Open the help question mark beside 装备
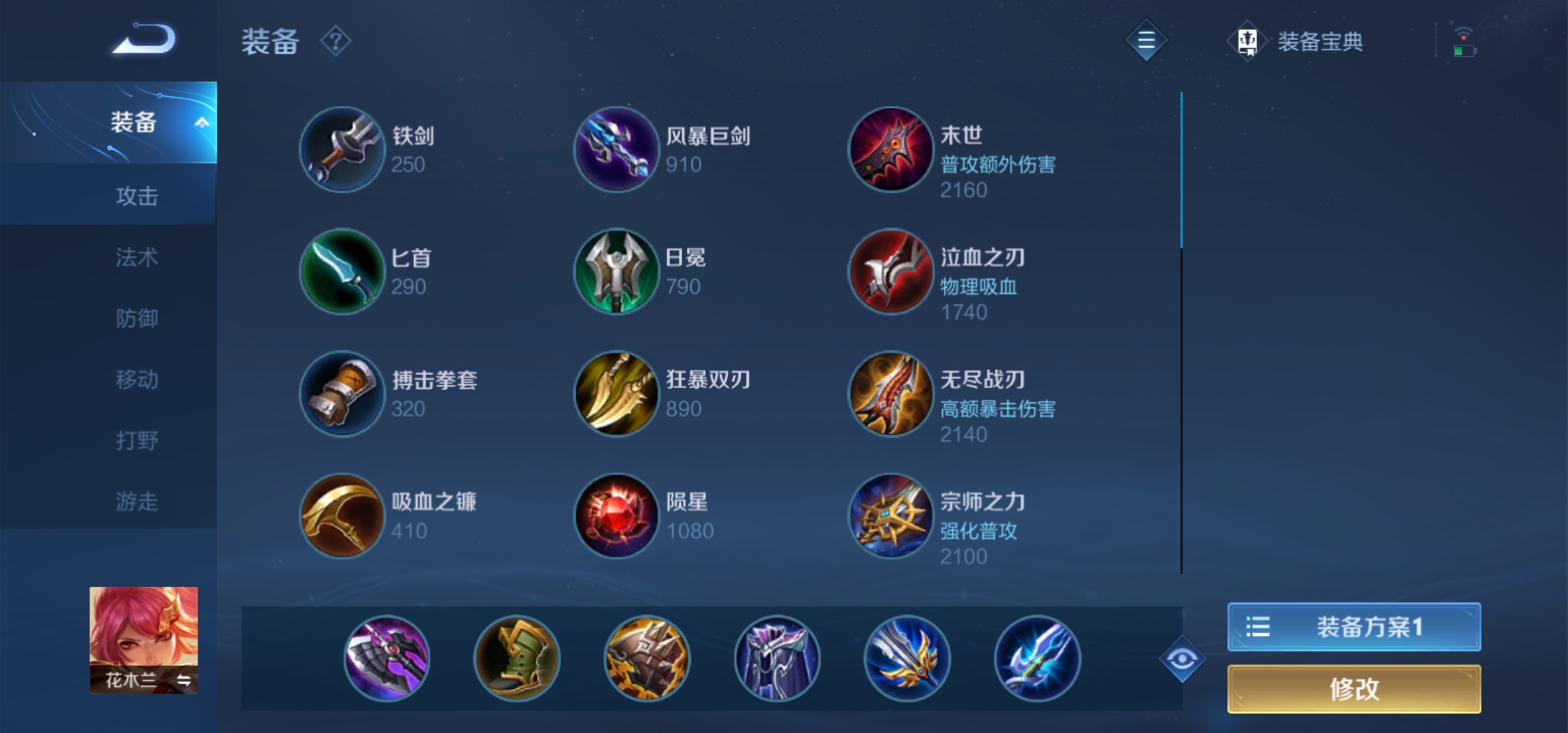This screenshot has width=1568, height=733. (335, 41)
